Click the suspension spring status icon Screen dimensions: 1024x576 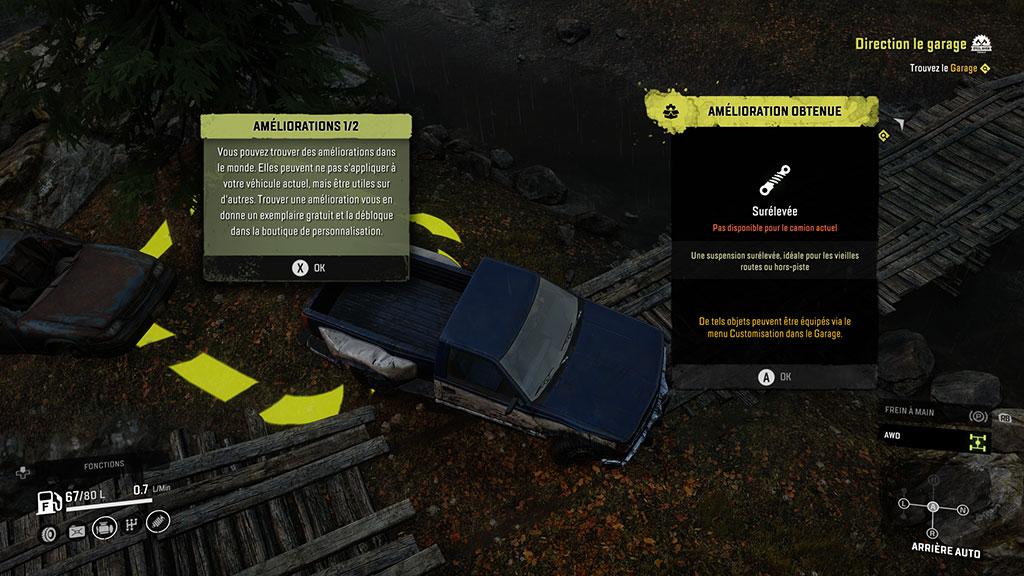(159, 521)
